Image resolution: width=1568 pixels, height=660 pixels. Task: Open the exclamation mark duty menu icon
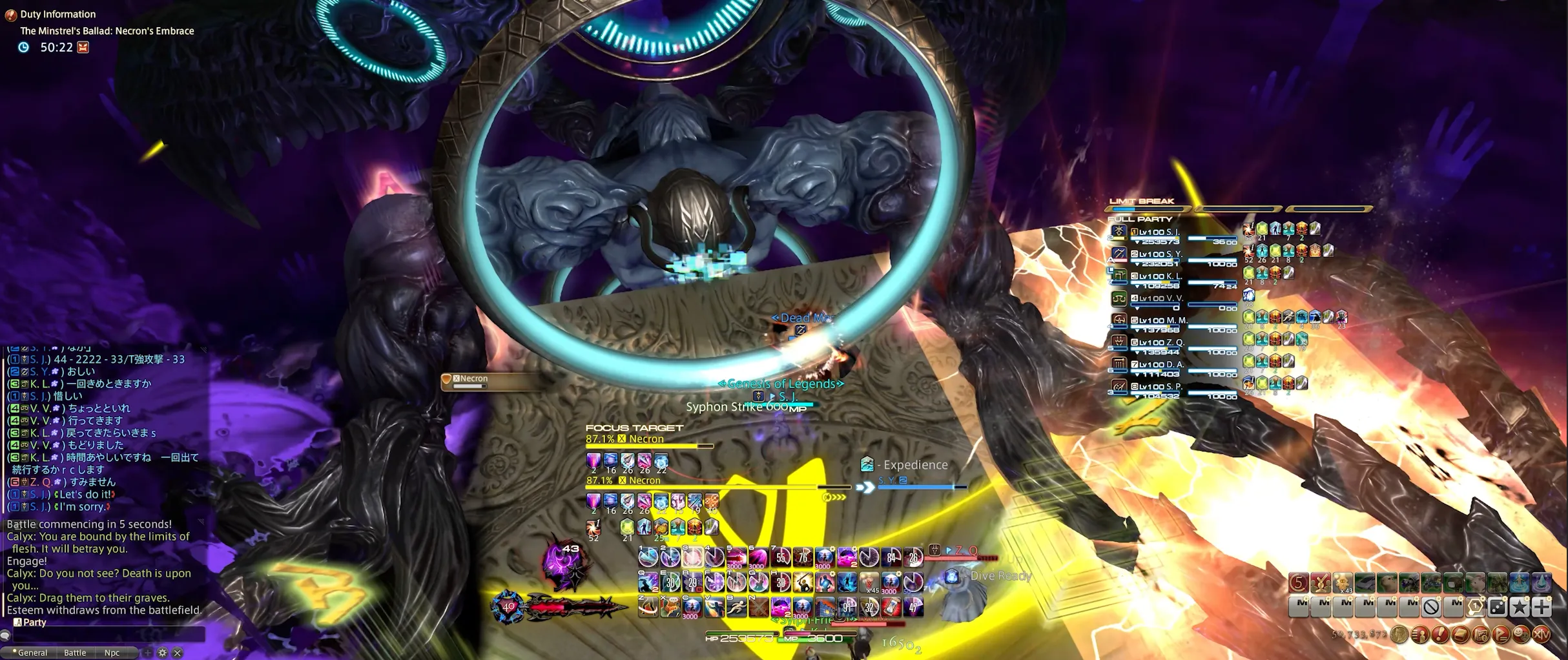click(1440, 635)
